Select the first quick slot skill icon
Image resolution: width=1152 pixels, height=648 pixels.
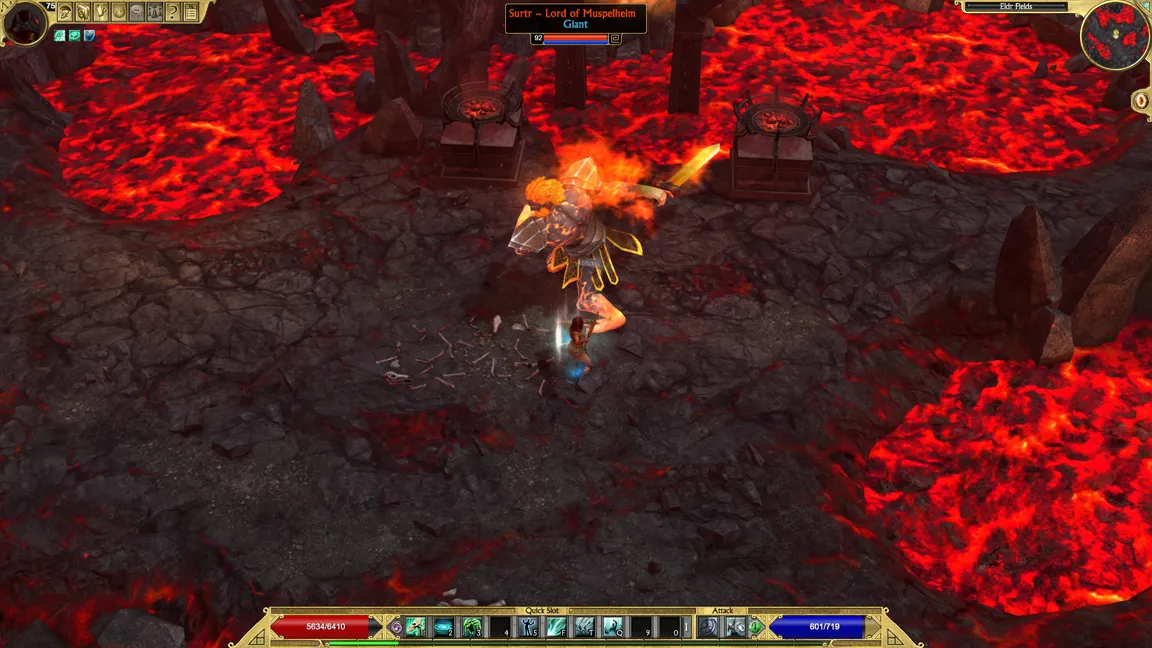coord(416,627)
